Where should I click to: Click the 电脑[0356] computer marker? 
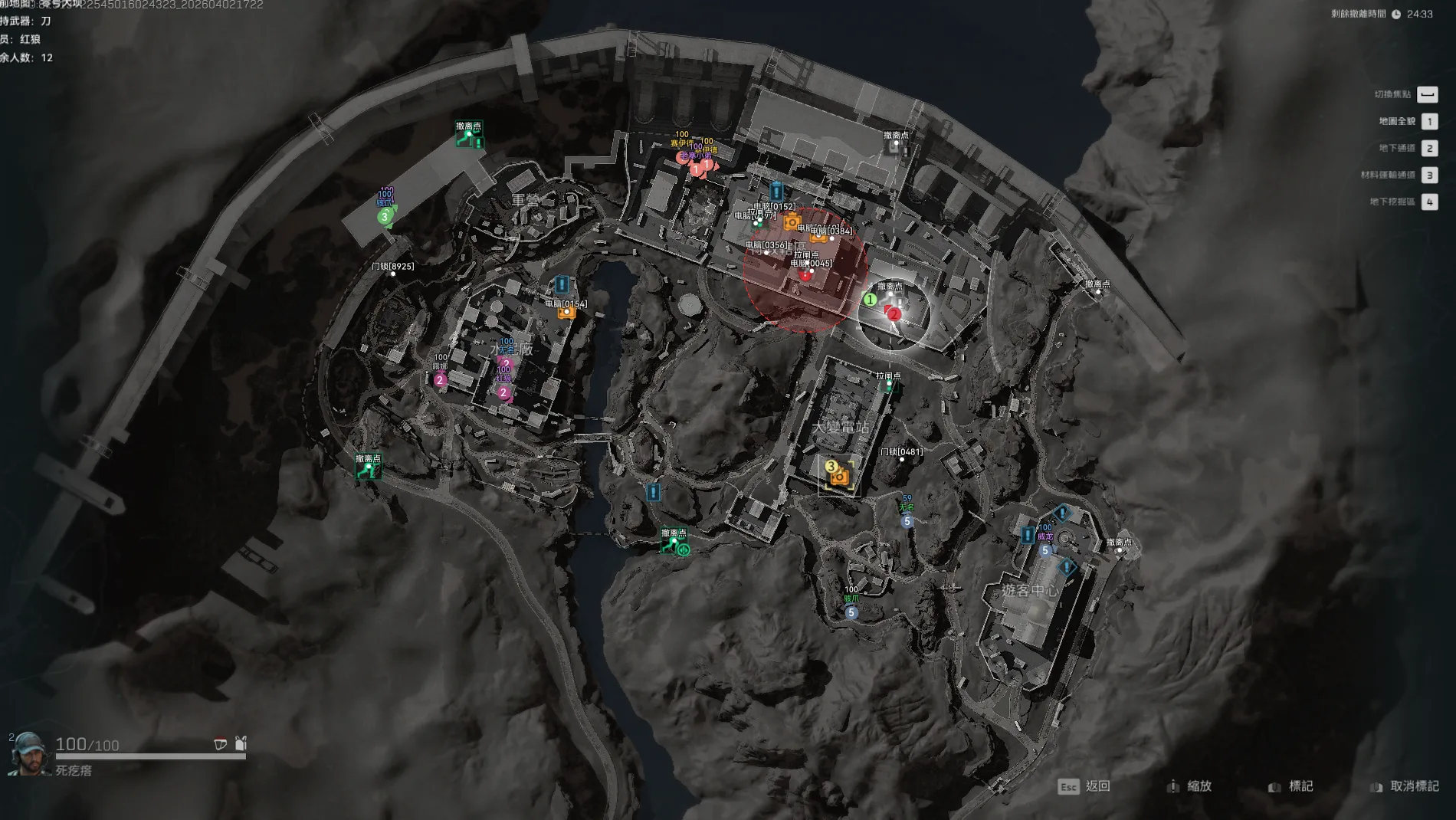(x=766, y=252)
